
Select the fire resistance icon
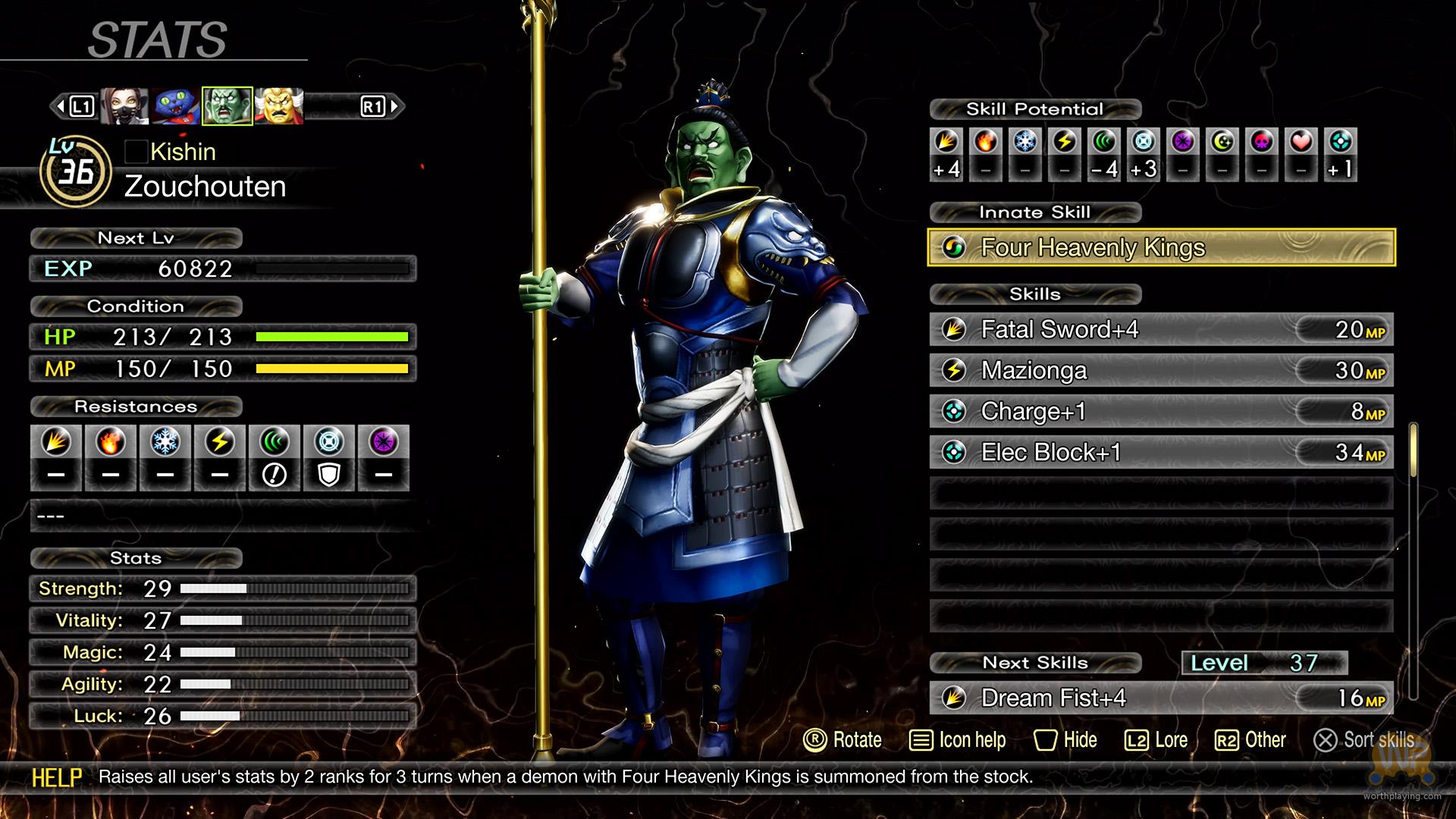(x=111, y=442)
